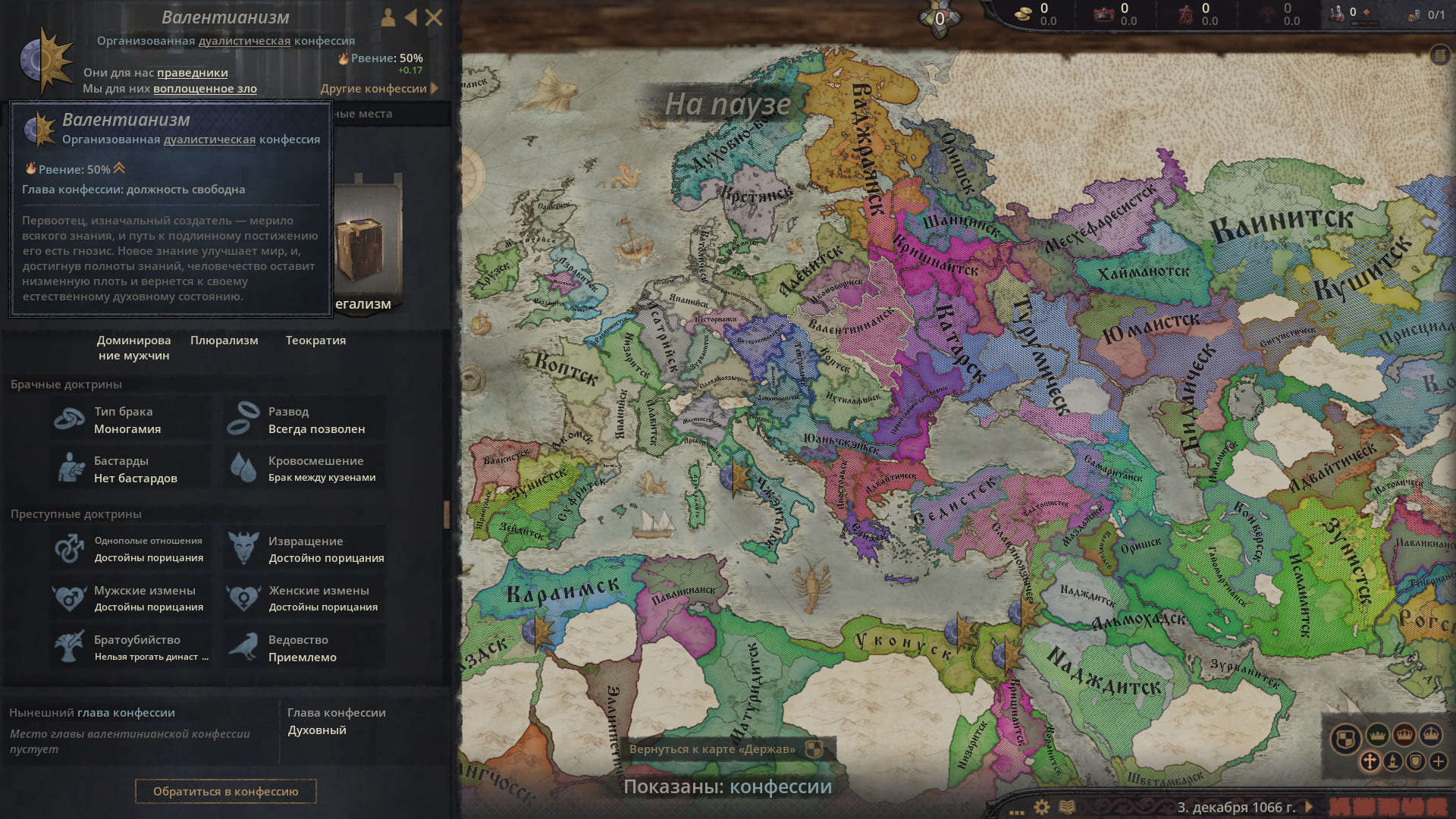Follow the дуалистическая link in header
Screen dimensions: 1456x819
coord(244,41)
